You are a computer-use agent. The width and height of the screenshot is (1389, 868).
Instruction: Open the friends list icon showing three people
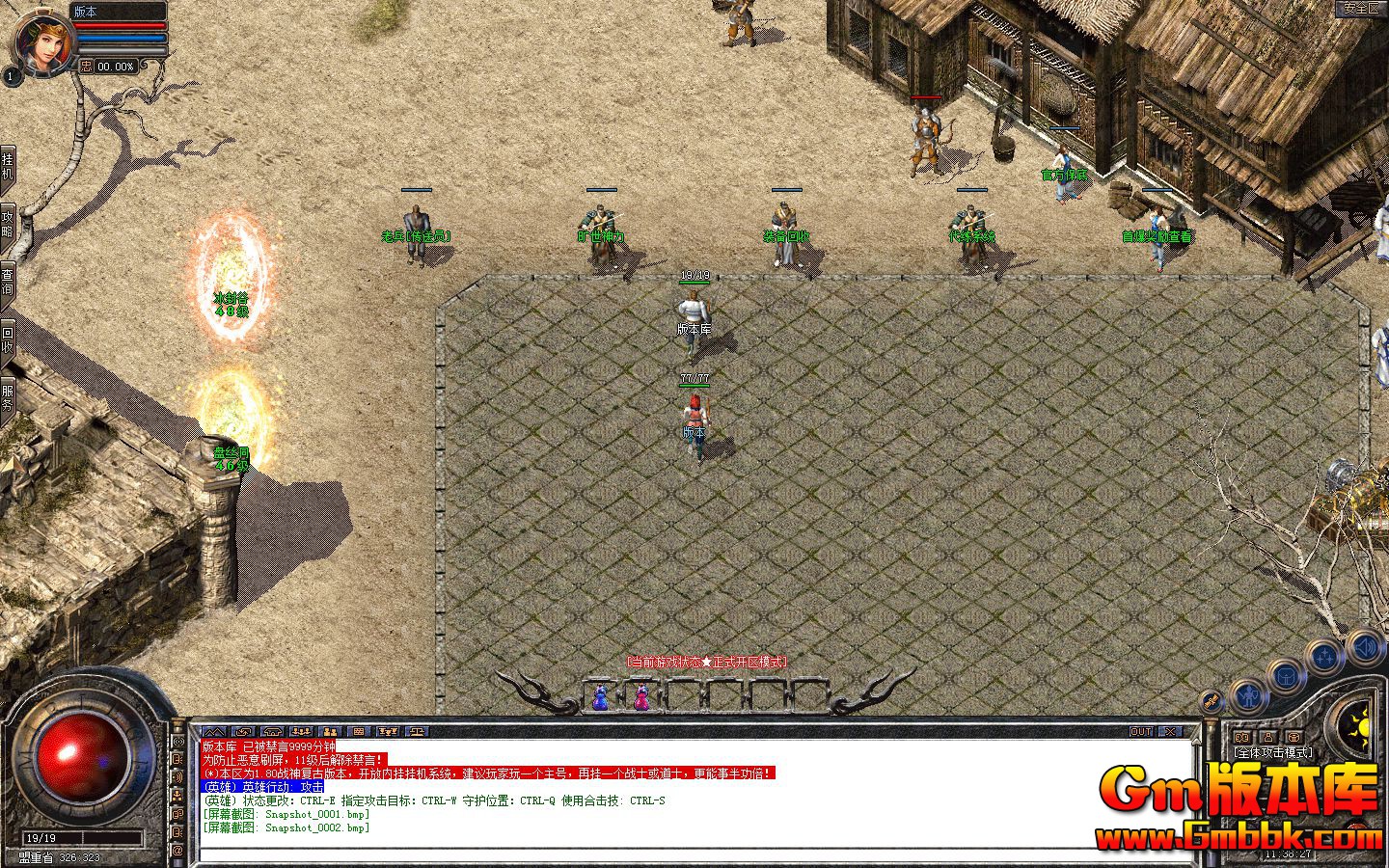(x=302, y=730)
